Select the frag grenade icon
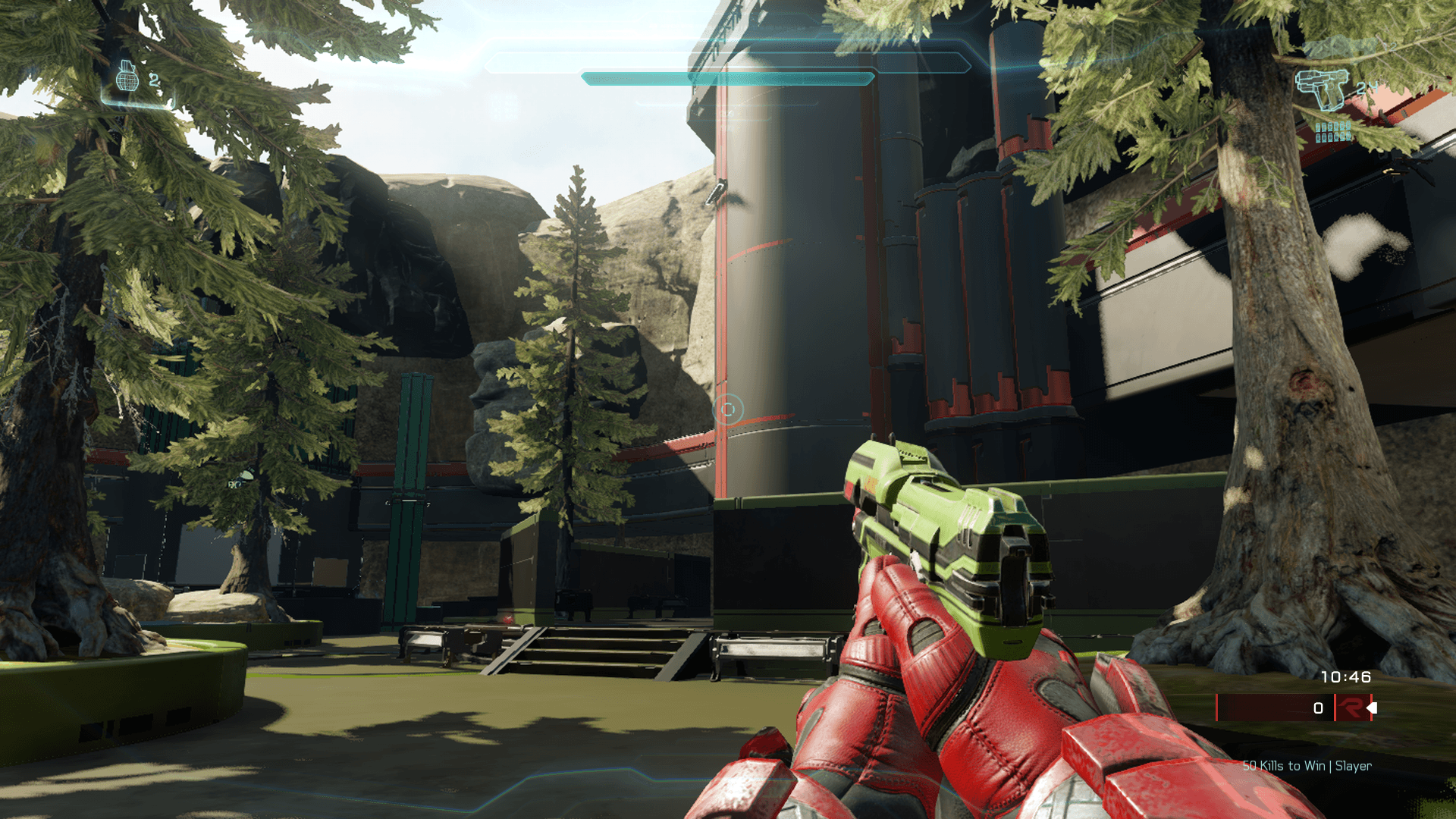Screen dimensions: 1456x819 tap(127, 77)
